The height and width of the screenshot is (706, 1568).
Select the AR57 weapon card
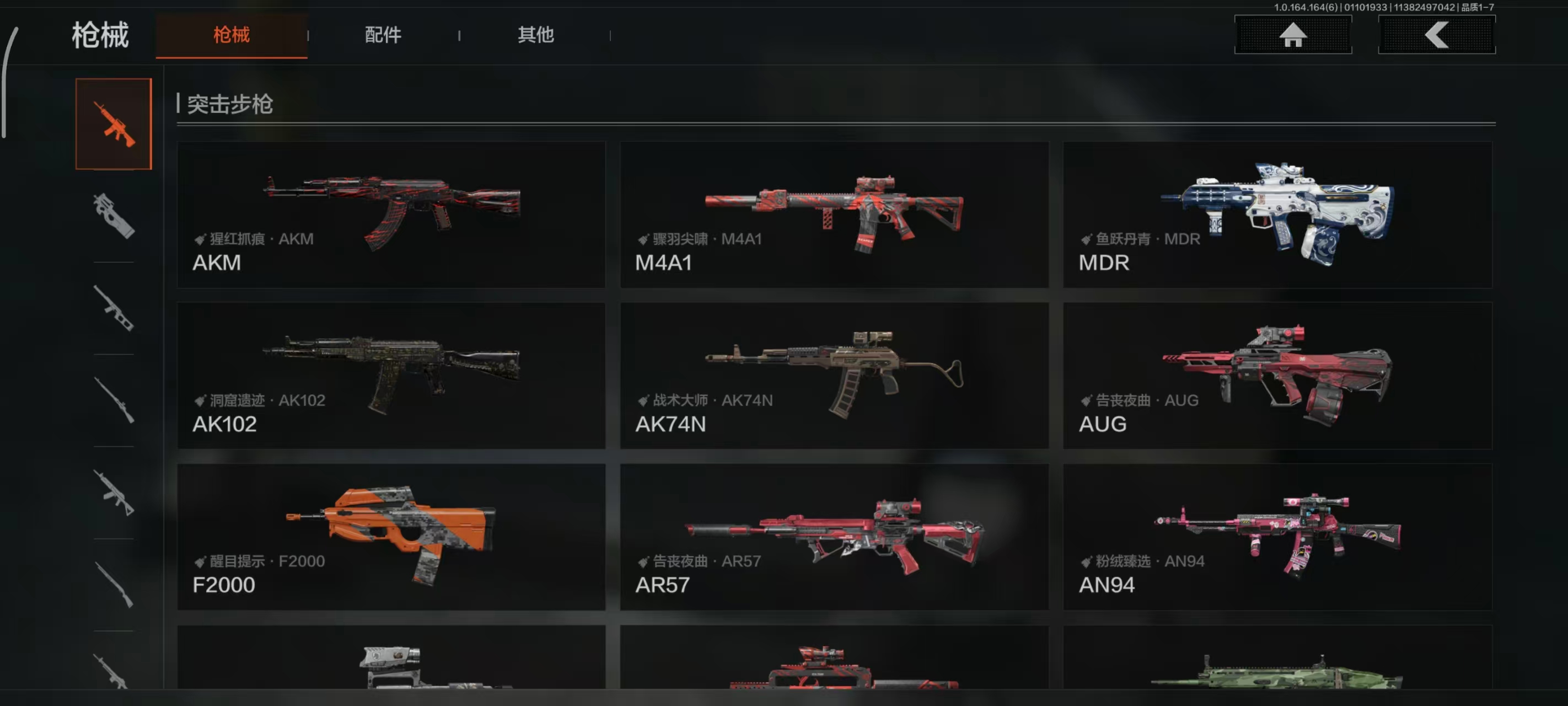tap(834, 537)
